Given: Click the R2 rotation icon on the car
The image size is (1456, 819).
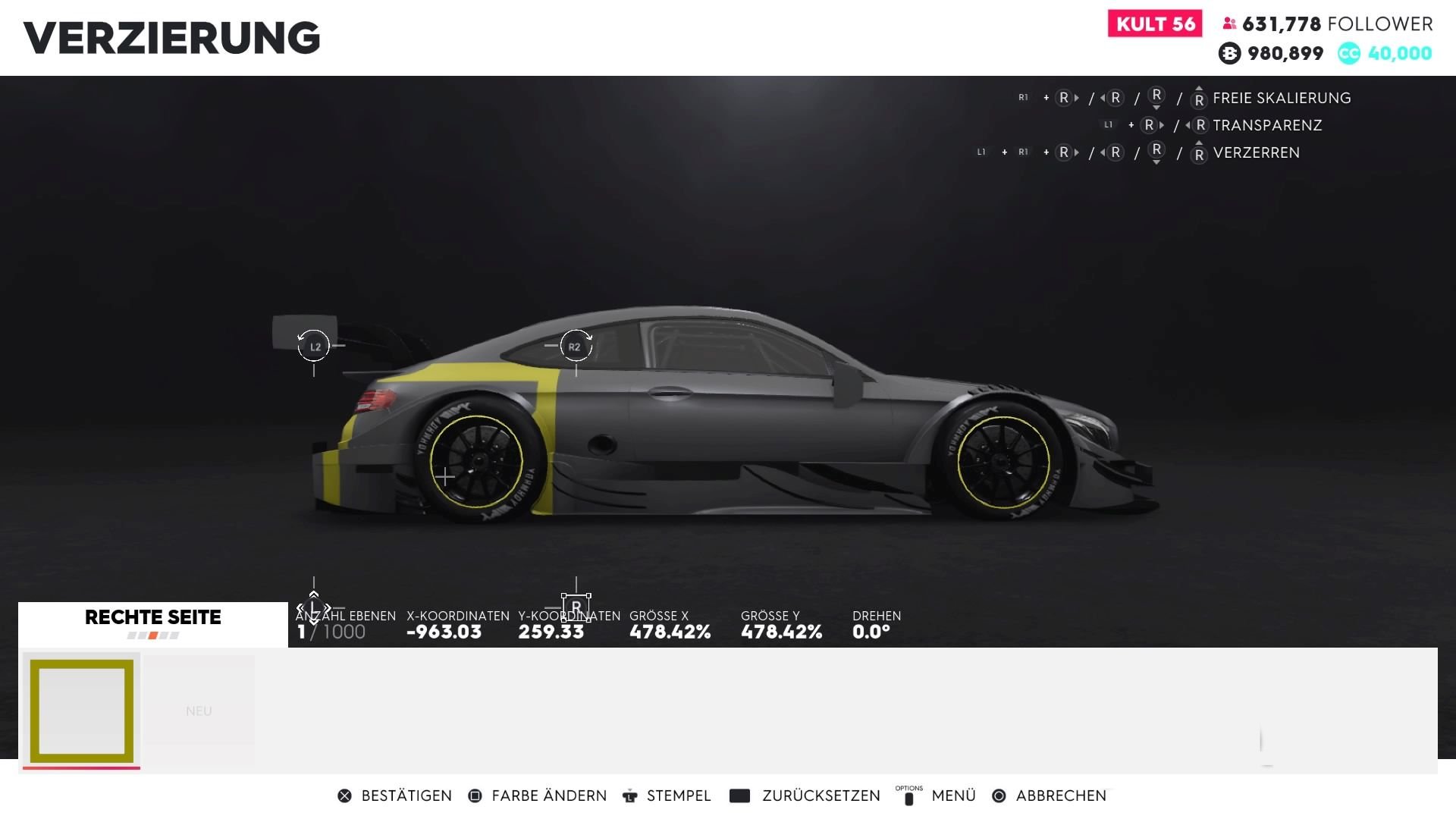Looking at the screenshot, I should pos(576,346).
